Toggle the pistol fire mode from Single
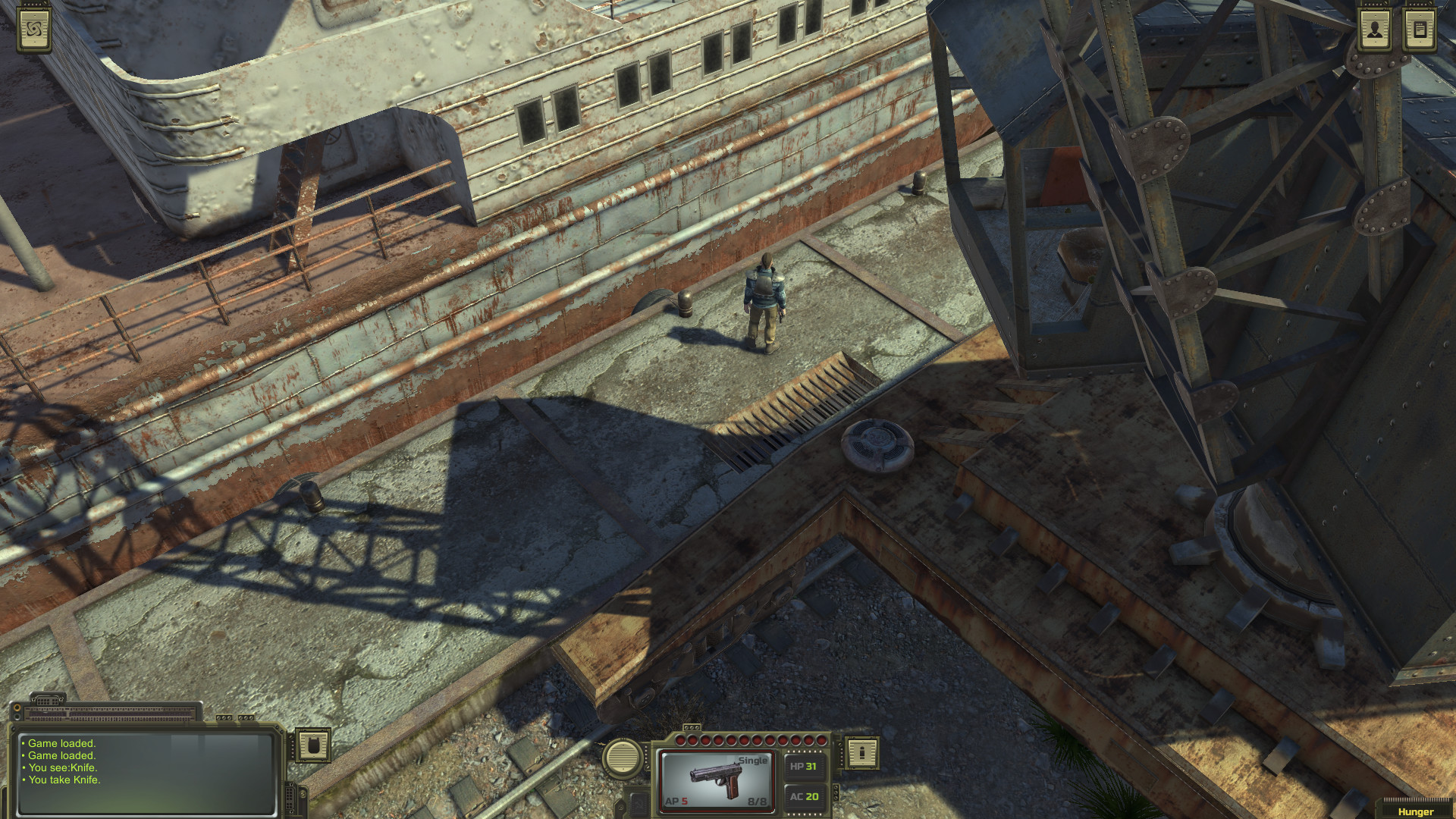This screenshot has width=1456, height=819. pos(753,758)
